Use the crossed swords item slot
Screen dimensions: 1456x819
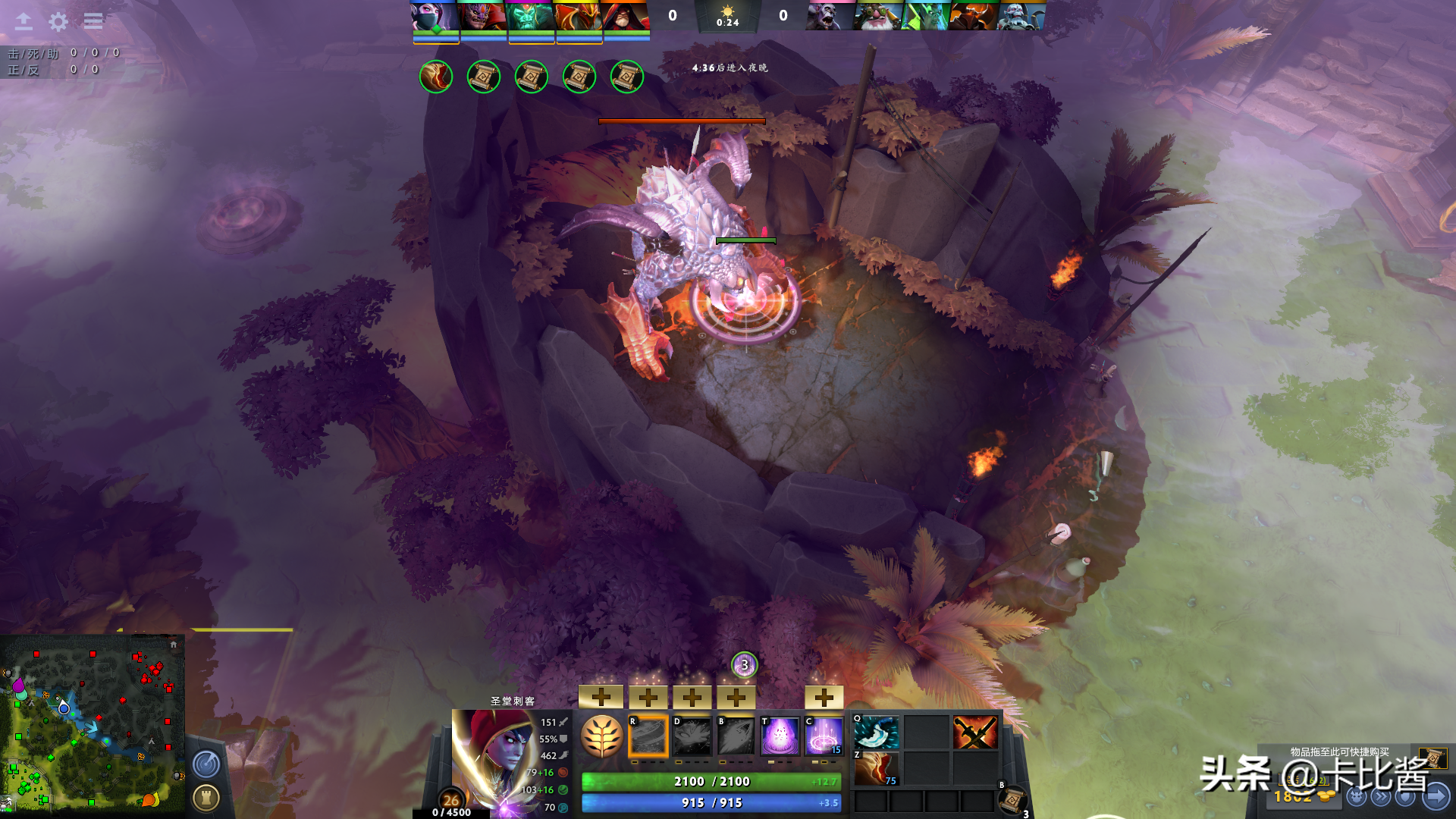(x=975, y=733)
